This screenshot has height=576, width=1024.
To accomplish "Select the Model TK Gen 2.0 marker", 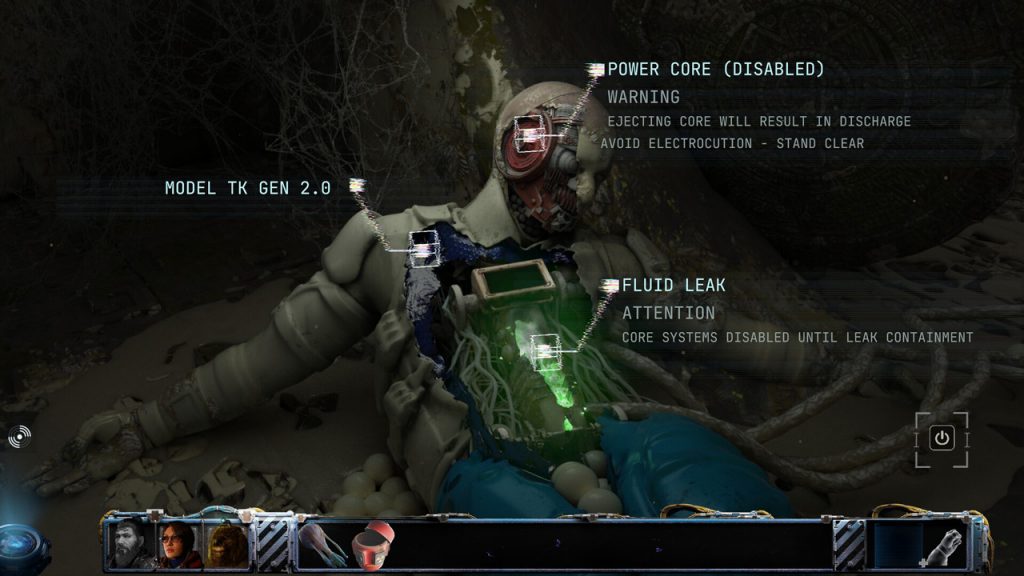I will pos(425,247).
